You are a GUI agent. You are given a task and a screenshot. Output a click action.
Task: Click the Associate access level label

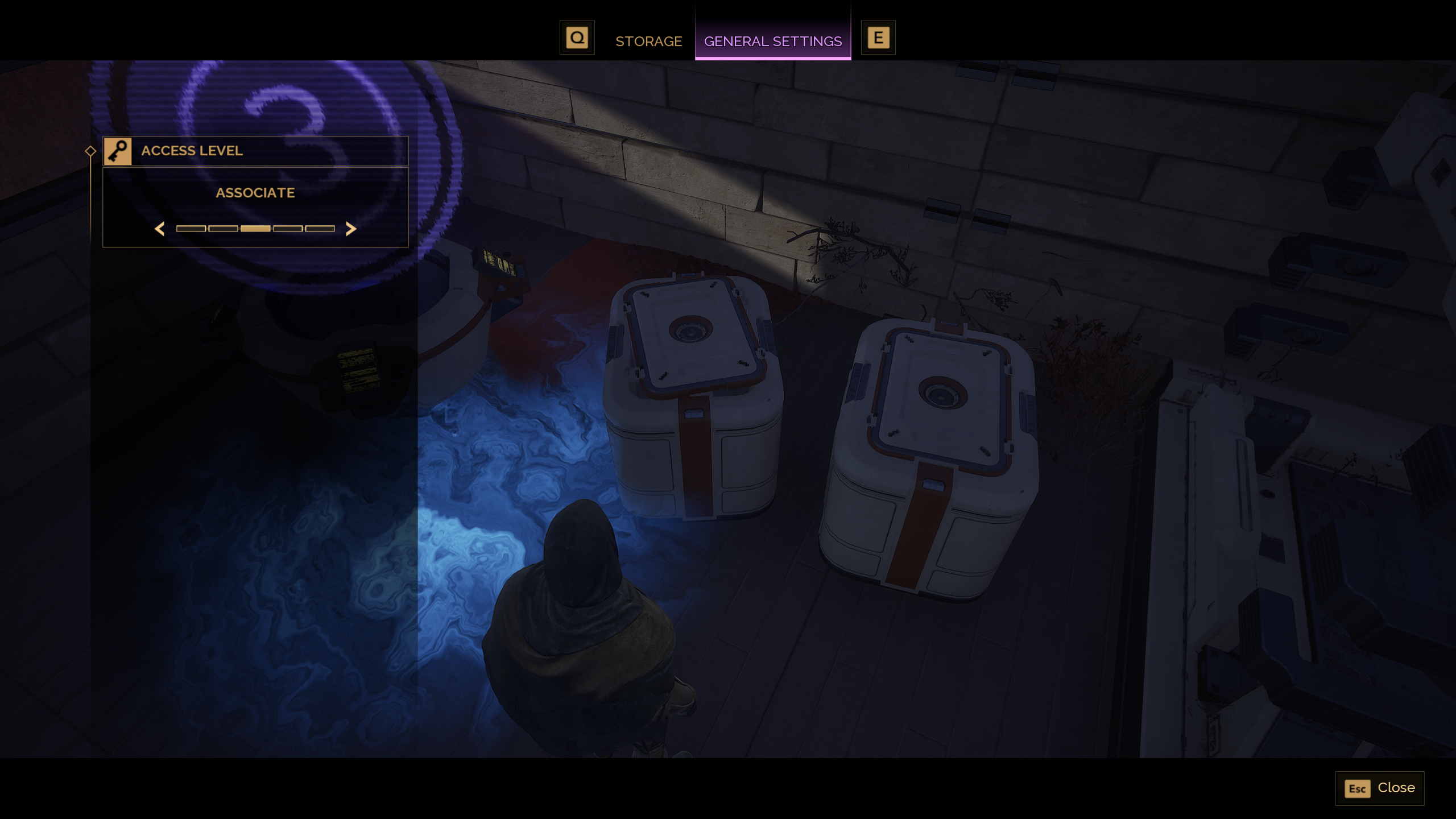255,193
